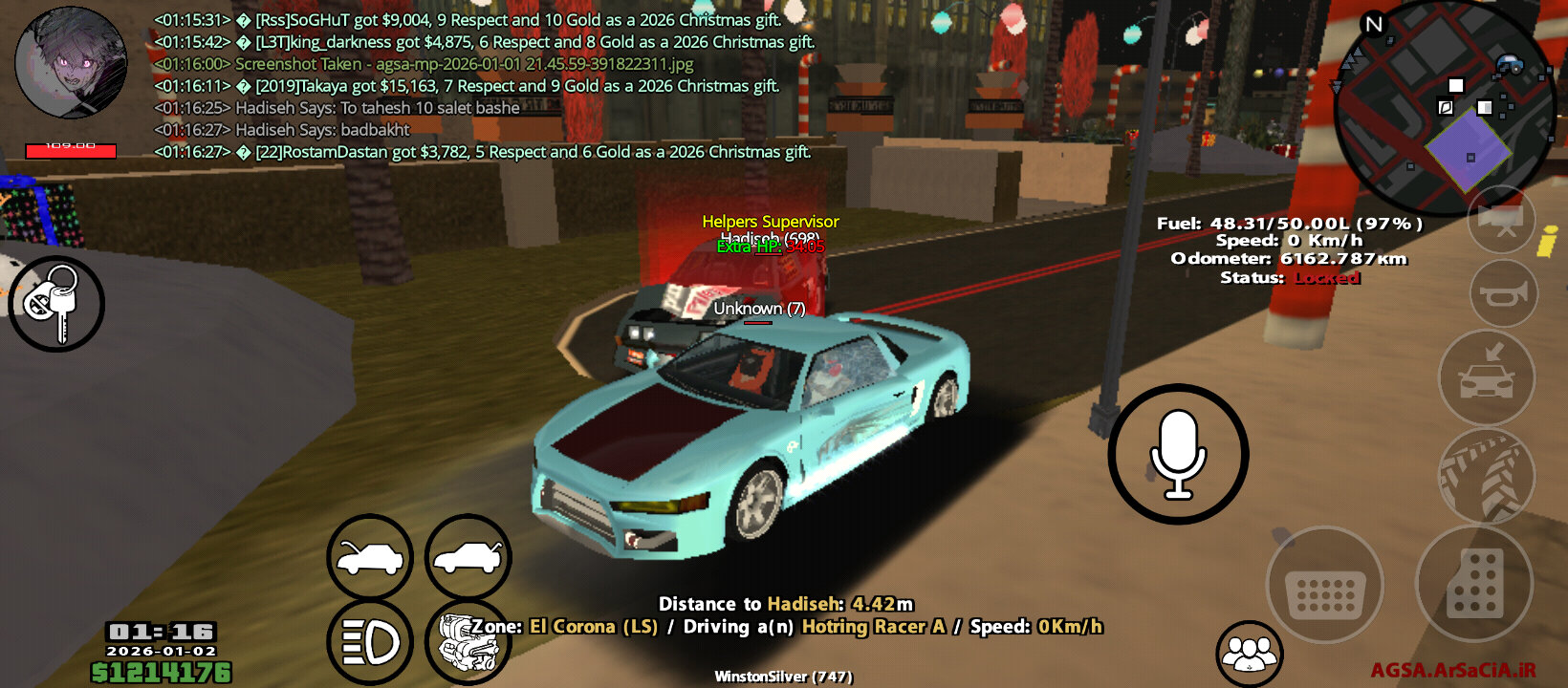Tap the brake pedal
The image size is (1568, 688).
click(1324, 585)
